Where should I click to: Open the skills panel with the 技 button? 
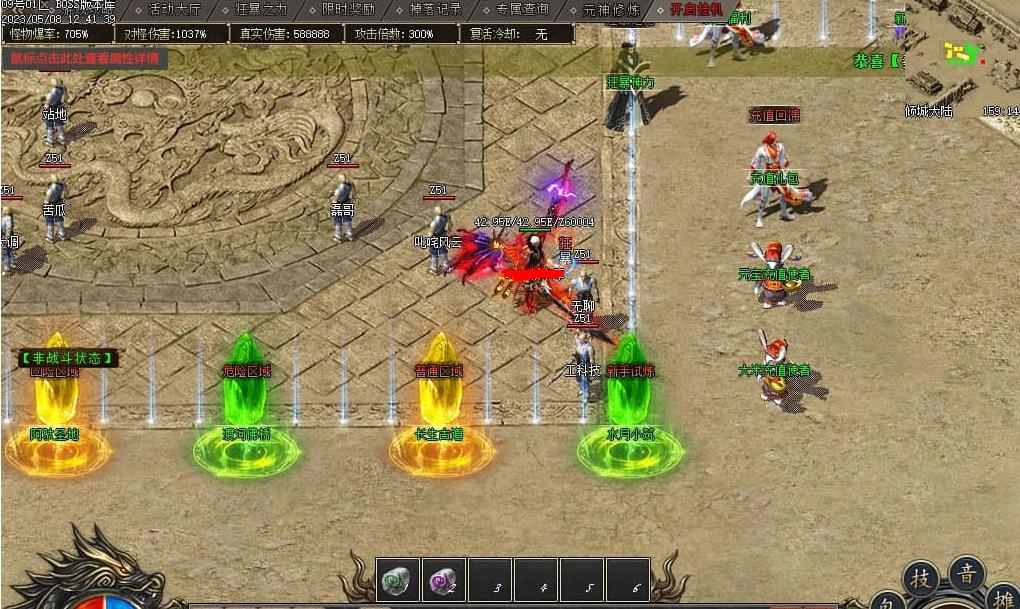pyautogui.click(x=921, y=580)
